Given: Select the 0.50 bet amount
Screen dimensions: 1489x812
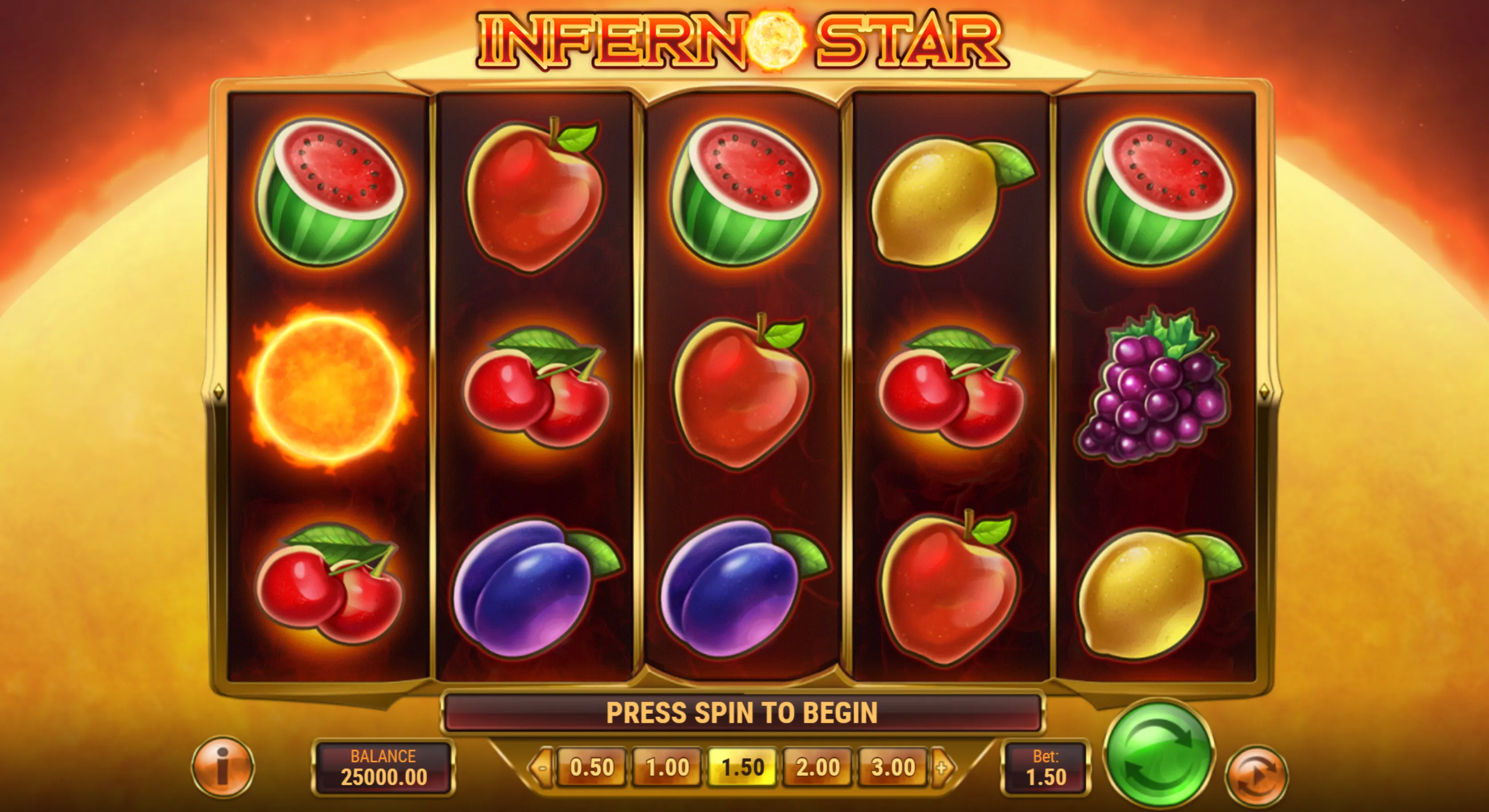Looking at the screenshot, I should pyautogui.click(x=591, y=768).
